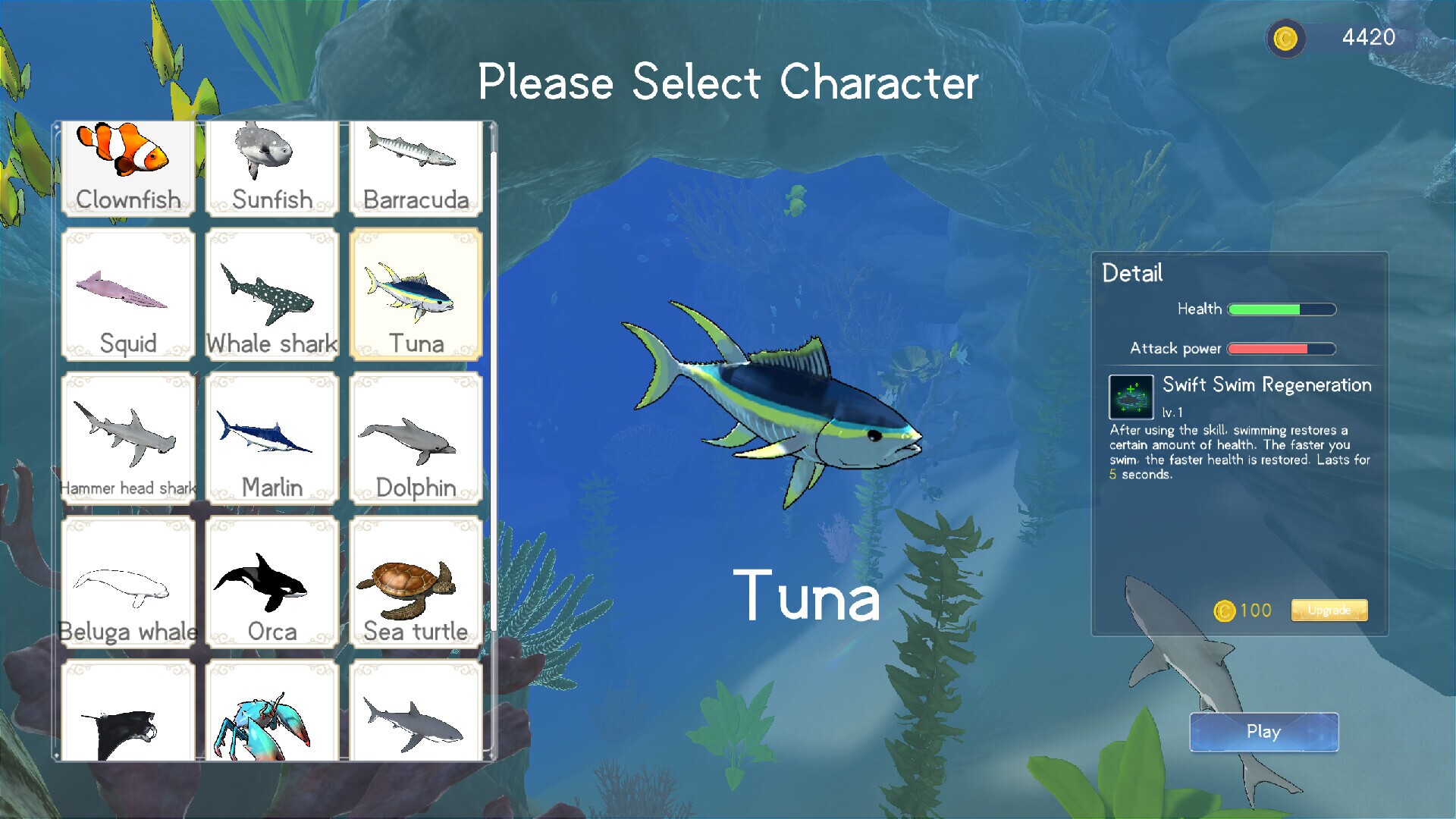Select the Clownfish character tile
1456x819 pixels.
point(127,168)
